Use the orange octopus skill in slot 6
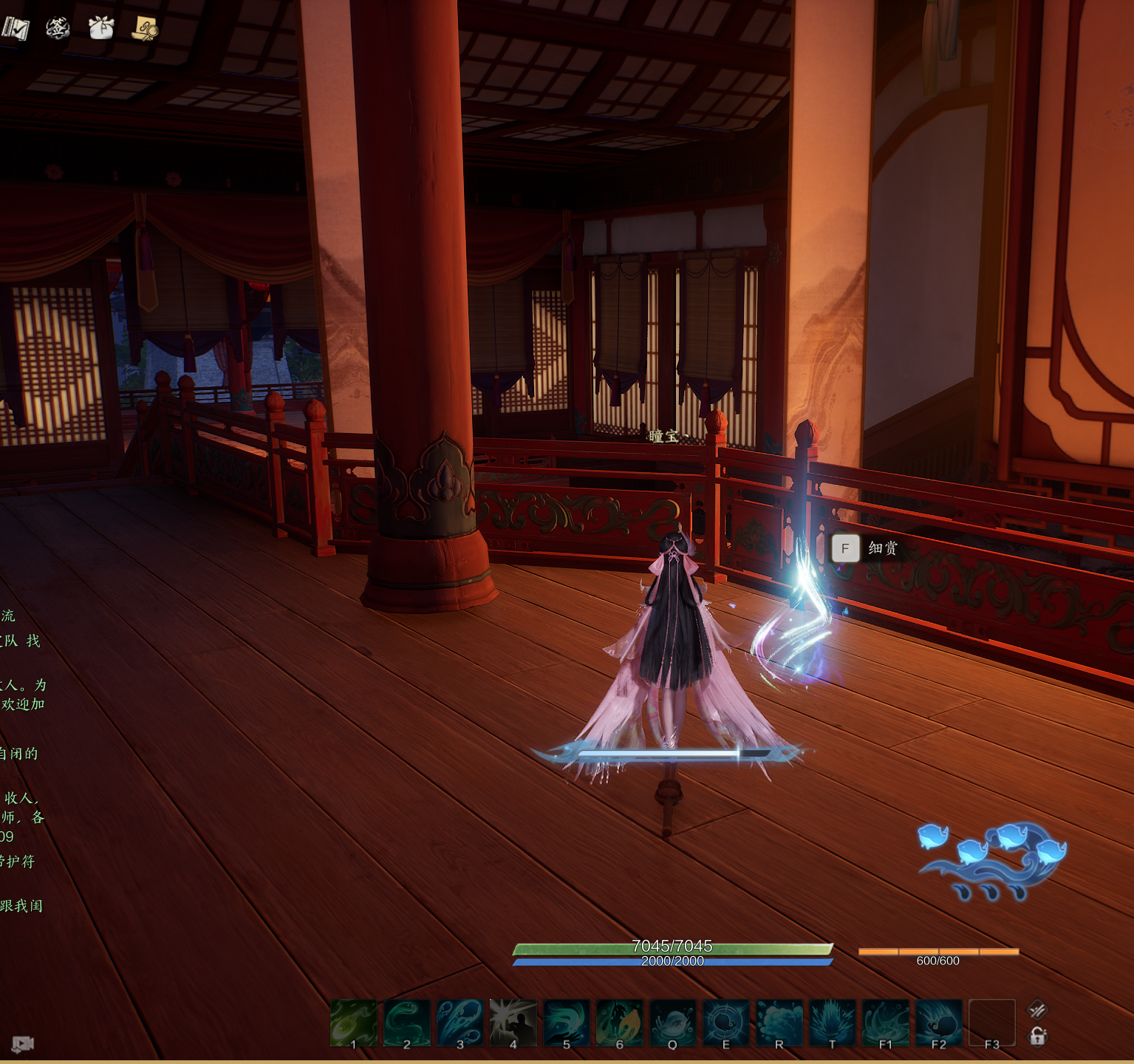This screenshot has width=1134, height=1064. (620, 1023)
